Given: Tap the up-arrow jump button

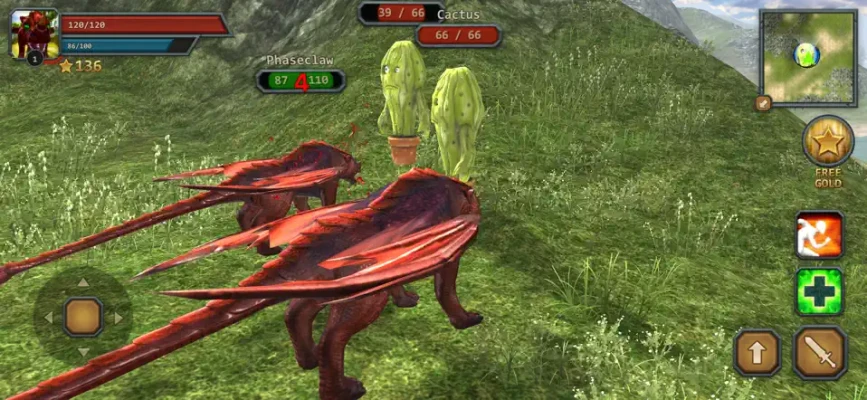Looking at the screenshot, I should [757, 352].
